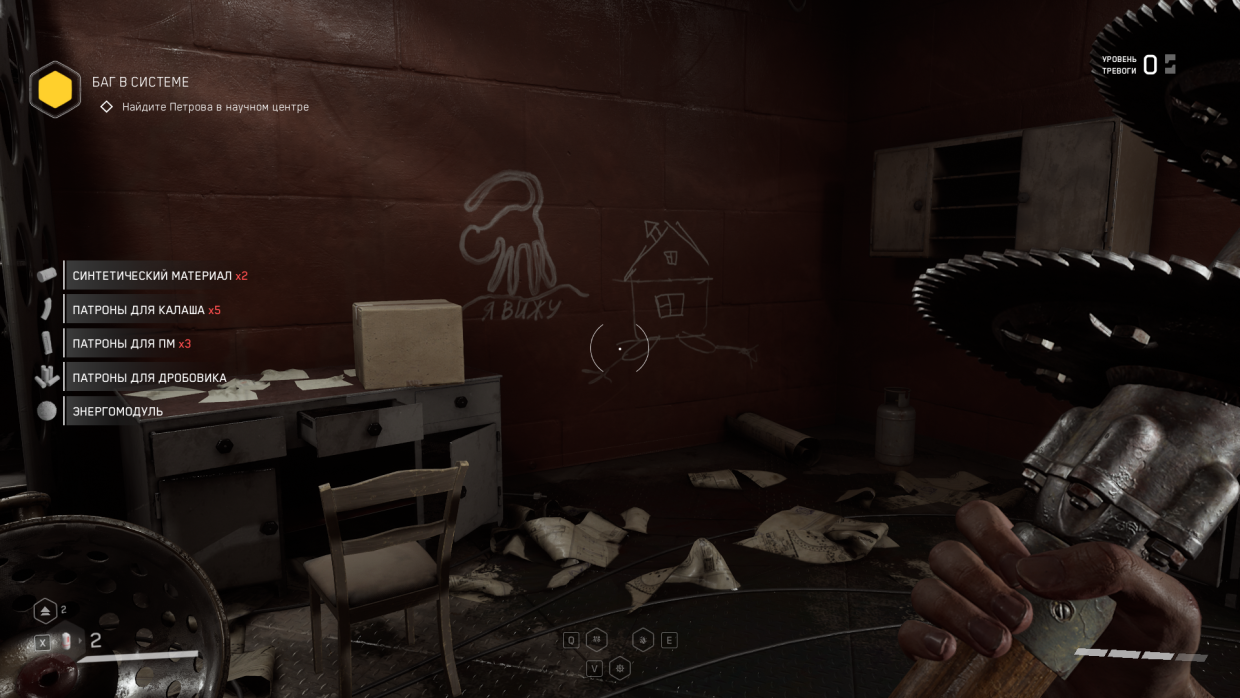Select the Энергомодуль loot entry
Screen dimensions: 1240x698
117,411
